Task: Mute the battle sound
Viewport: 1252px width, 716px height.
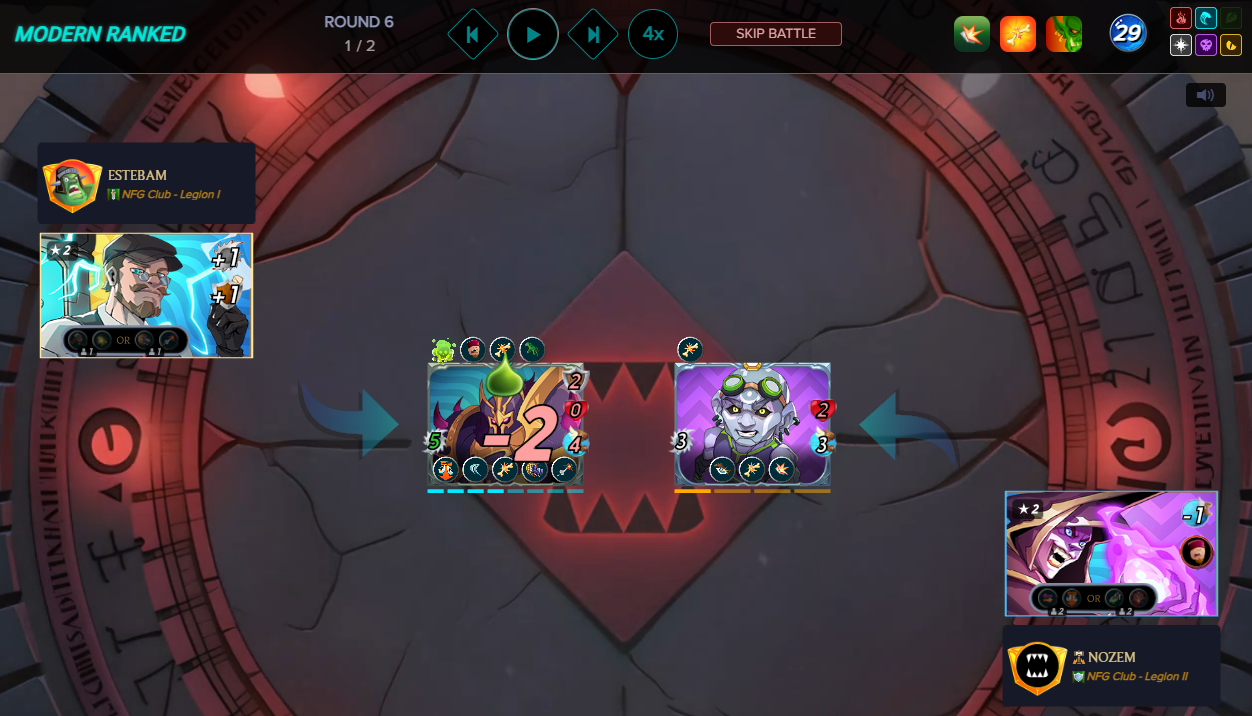Action: 1205,95
